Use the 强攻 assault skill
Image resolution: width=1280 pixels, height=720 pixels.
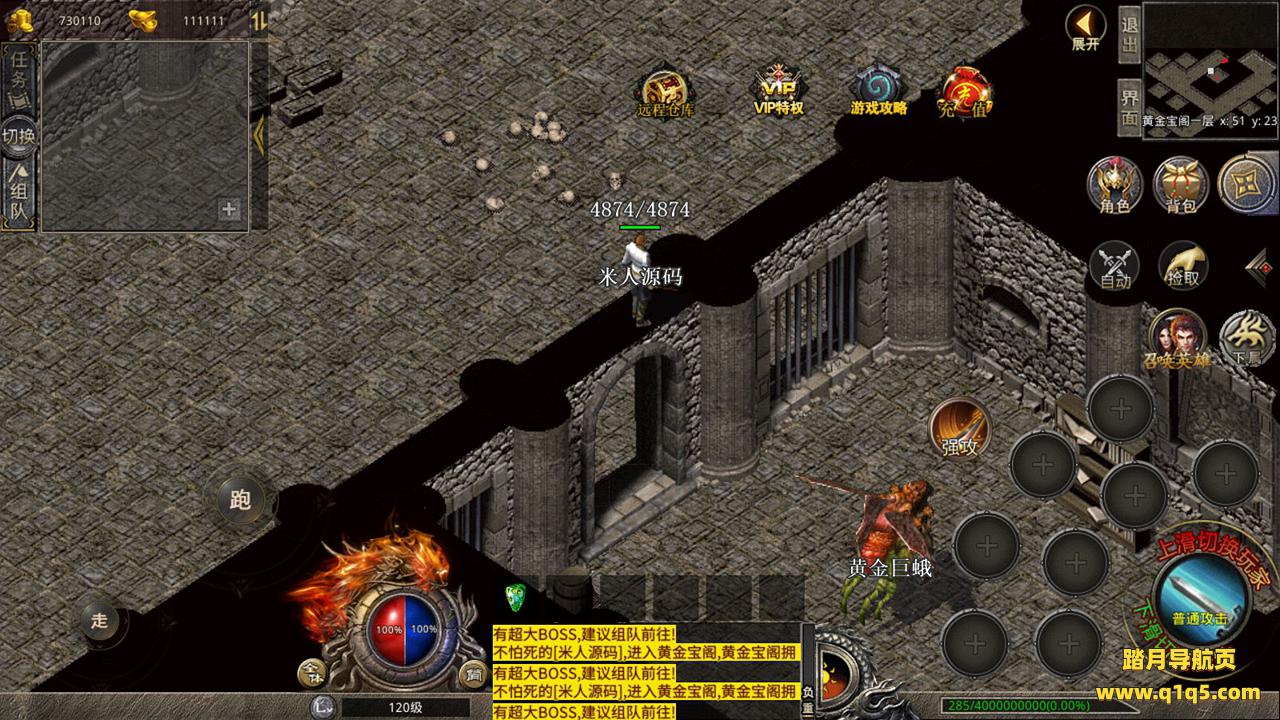tap(959, 428)
